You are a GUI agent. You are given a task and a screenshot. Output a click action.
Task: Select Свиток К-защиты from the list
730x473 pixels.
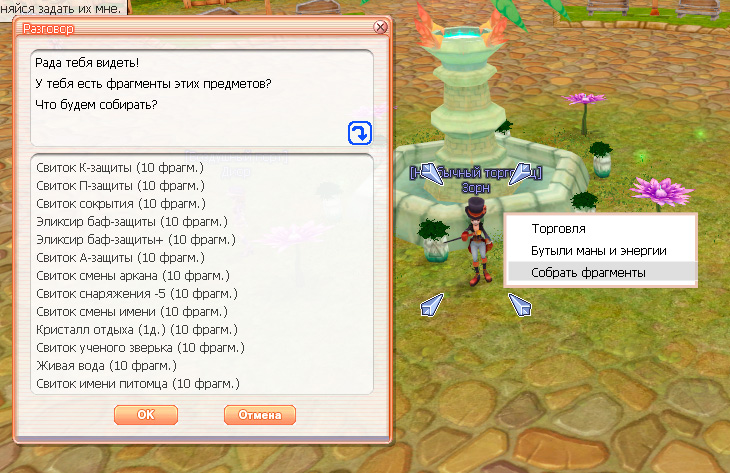(x=118, y=168)
